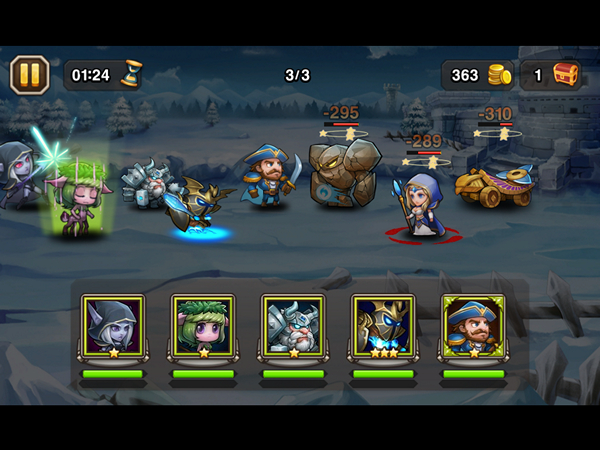Tap the blue-hat admiral hero portrait
600x450 pixels.
point(473,325)
